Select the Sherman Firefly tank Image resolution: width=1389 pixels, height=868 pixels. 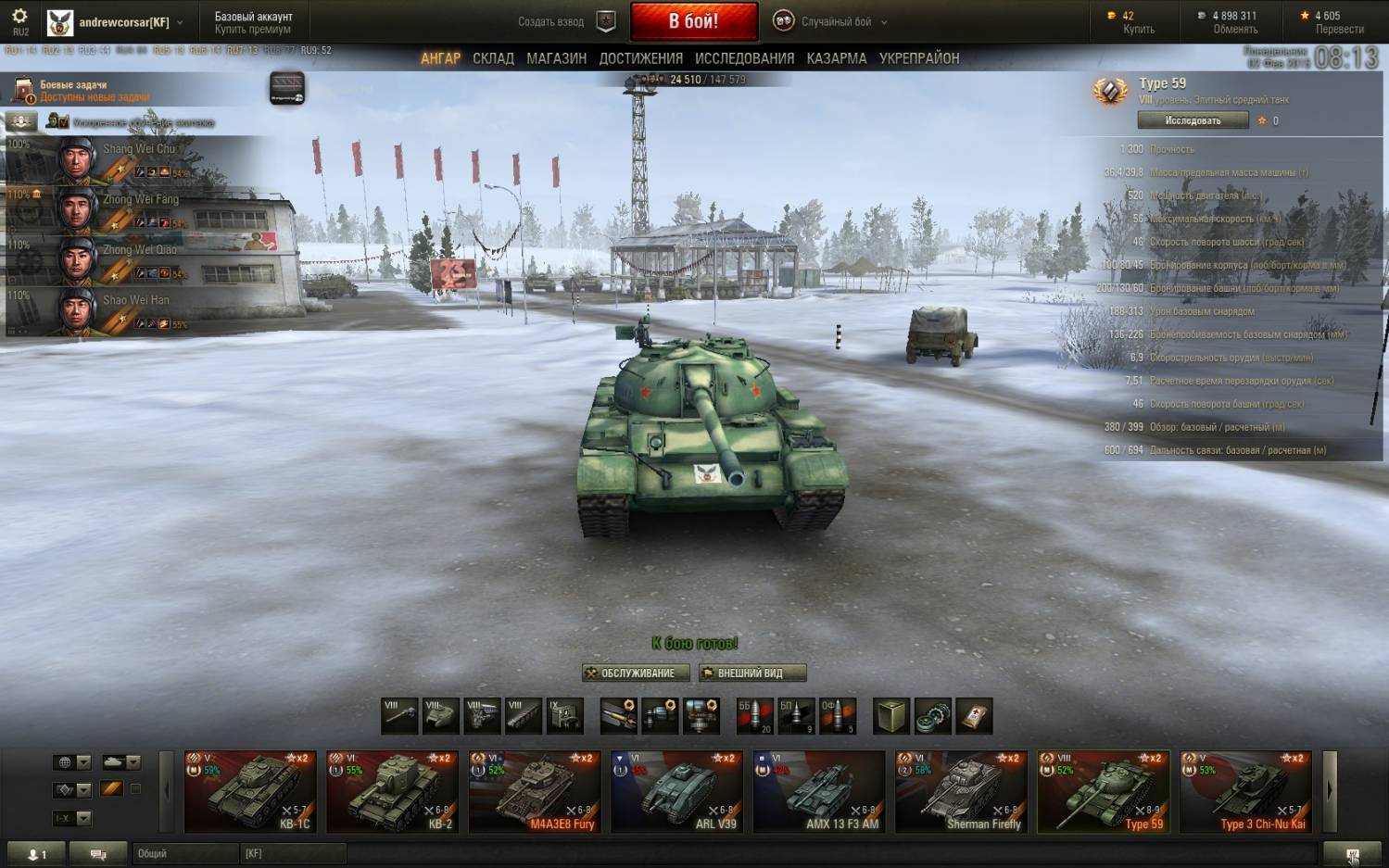961,791
